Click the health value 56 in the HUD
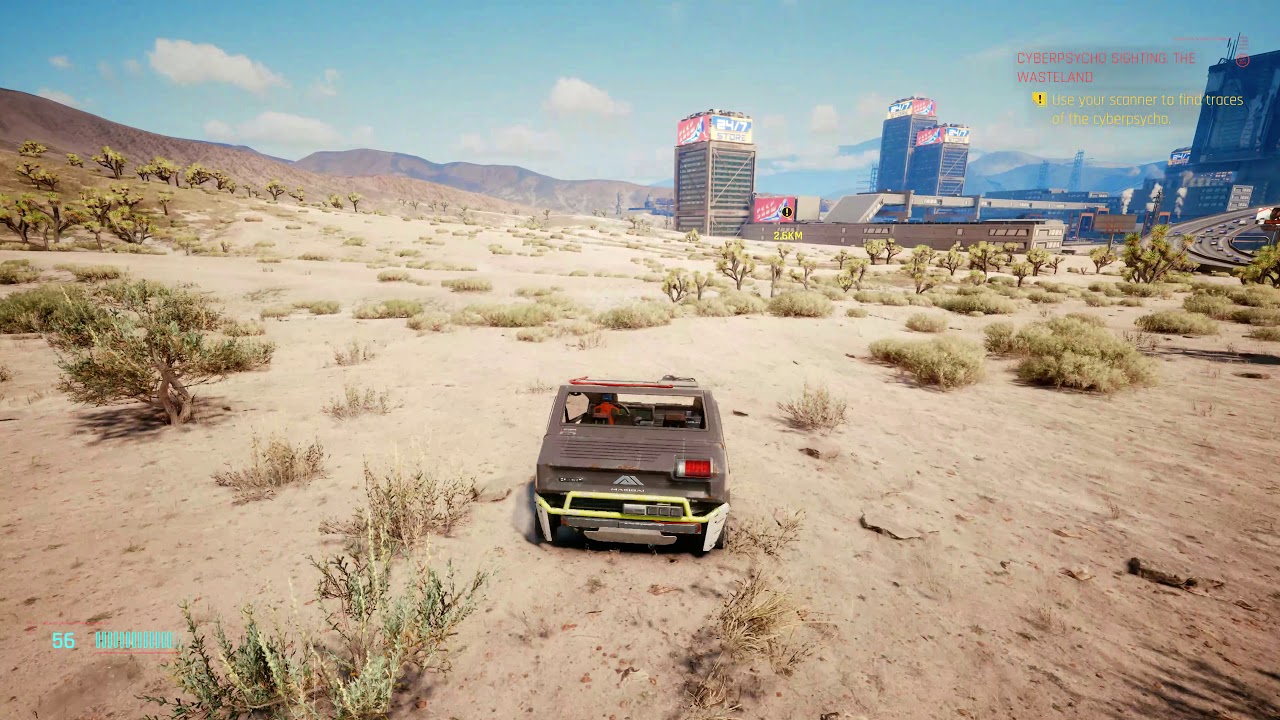 (x=63, y=641)
